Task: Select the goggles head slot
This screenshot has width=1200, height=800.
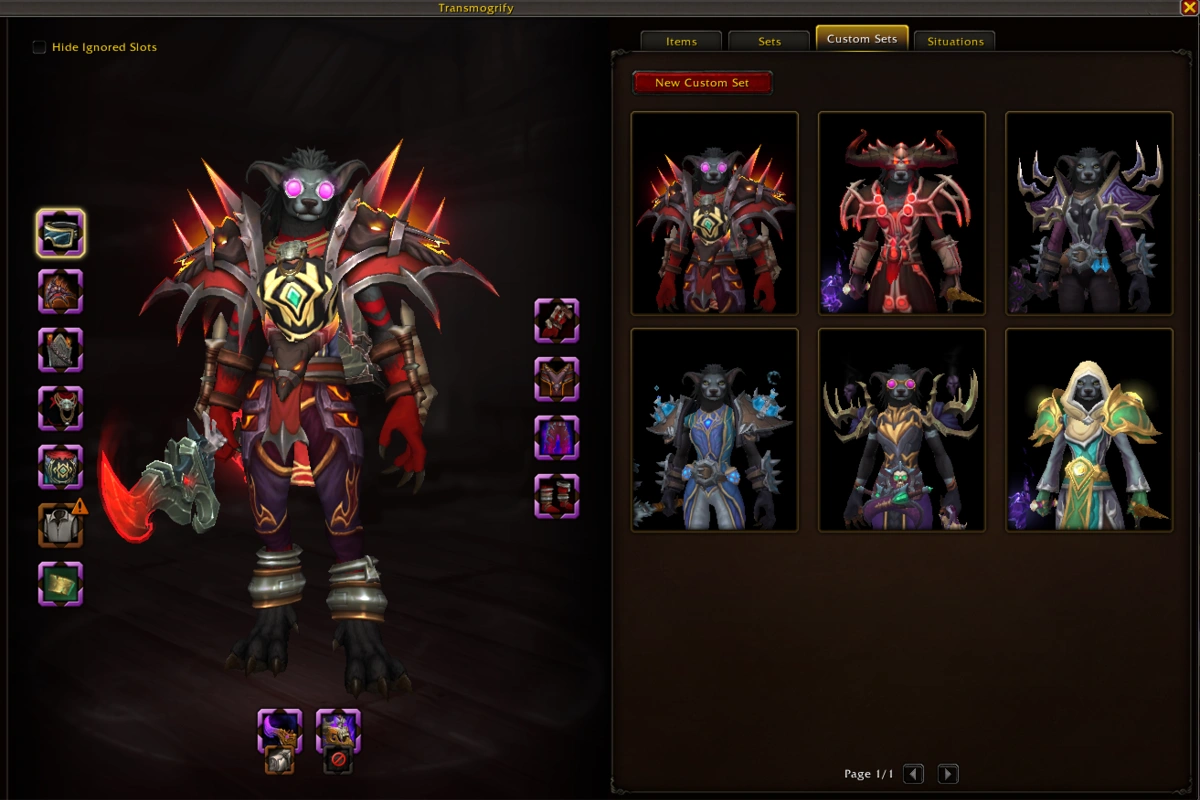Action: (61, 233)
